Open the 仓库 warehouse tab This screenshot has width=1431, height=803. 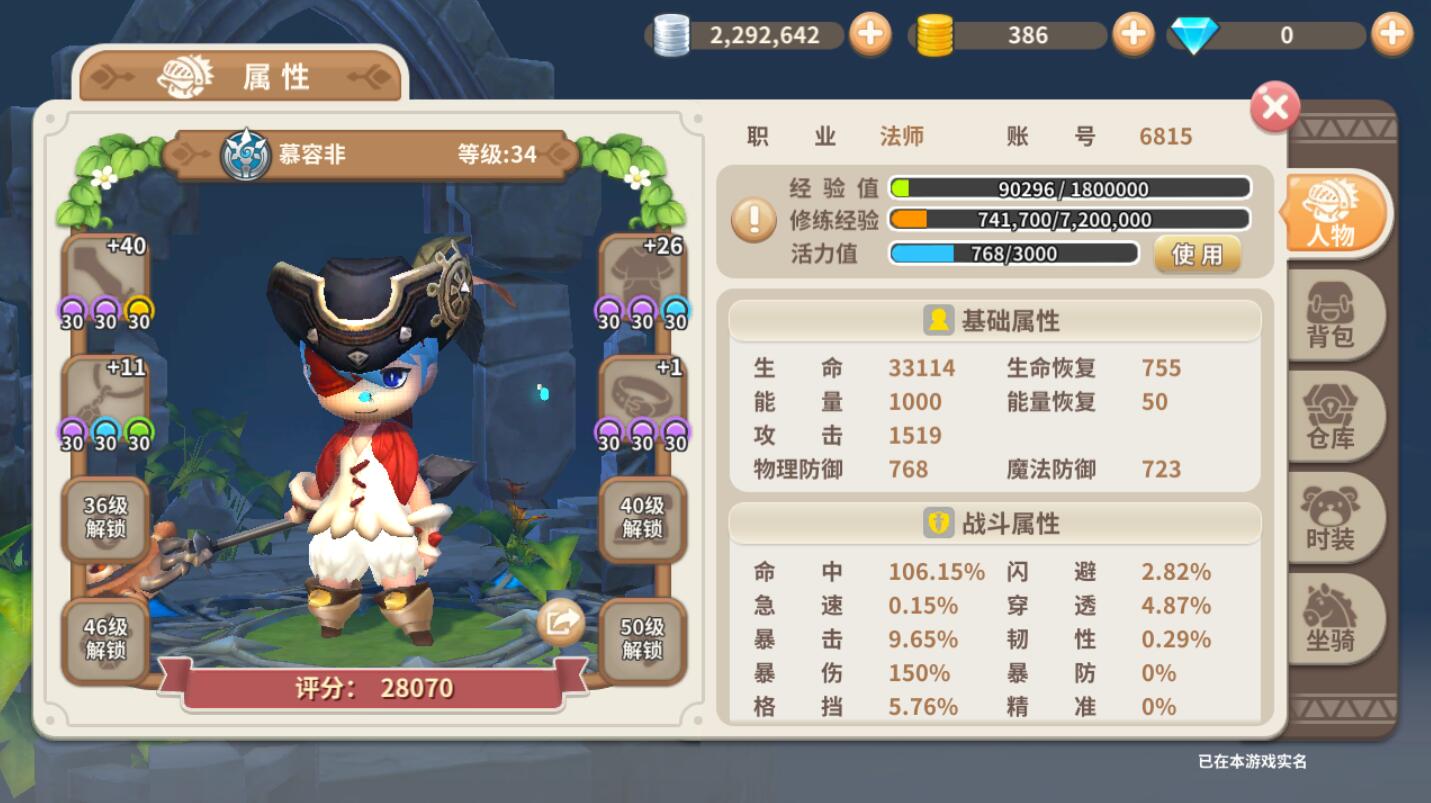click(x=1331, y=417)
